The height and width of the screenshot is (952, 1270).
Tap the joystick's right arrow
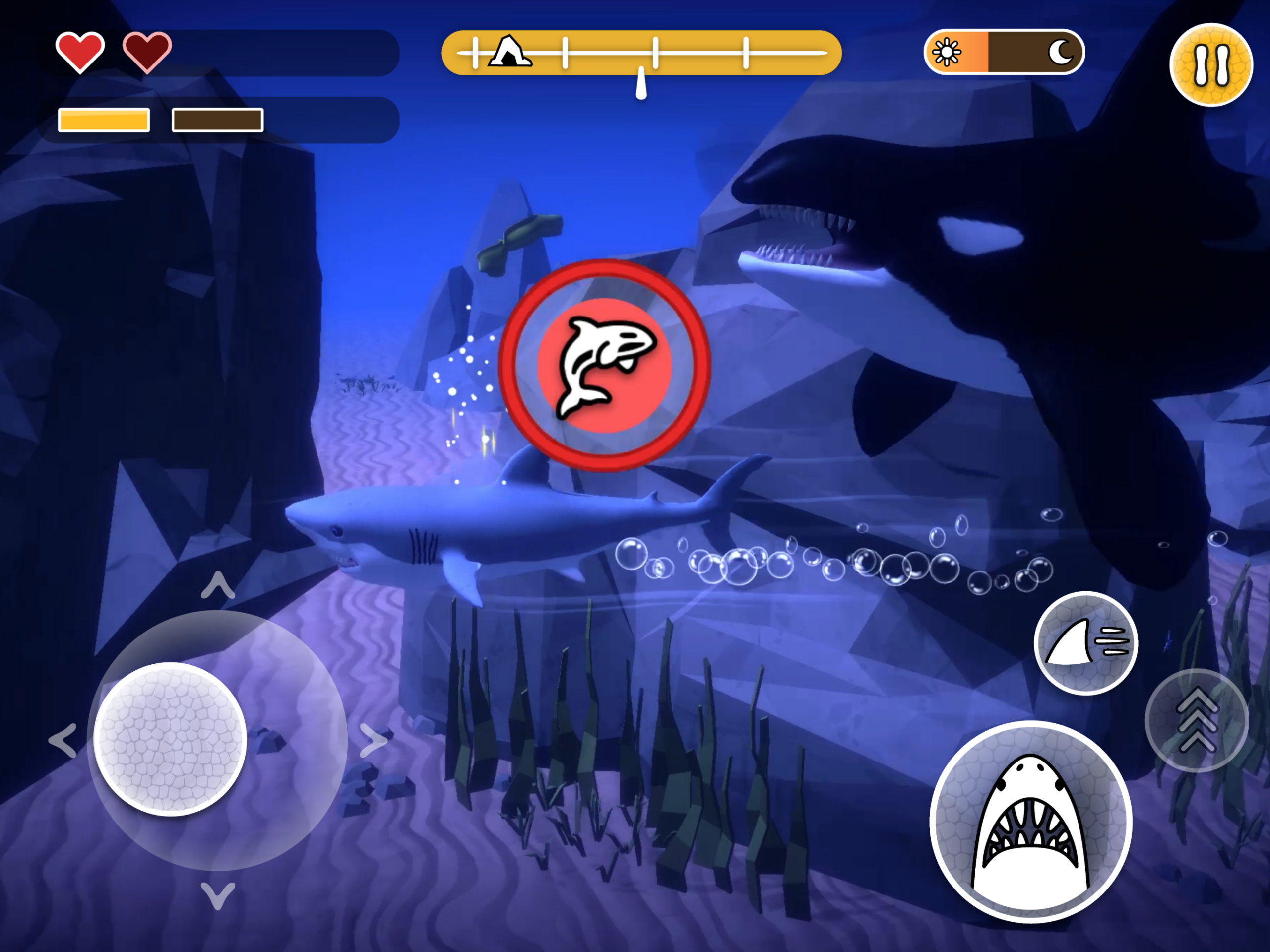coord(373,740)
